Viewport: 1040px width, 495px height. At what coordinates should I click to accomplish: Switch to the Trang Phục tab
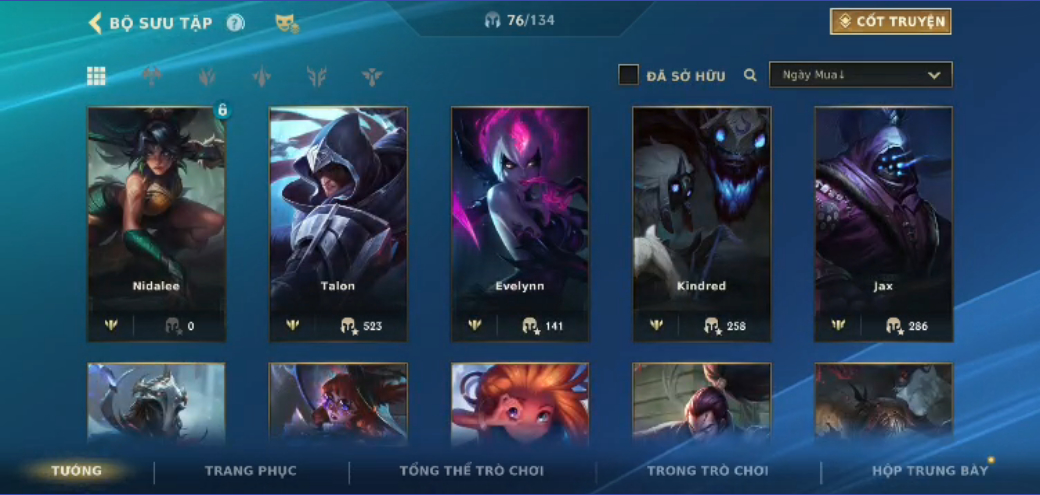tap(251, 471)
